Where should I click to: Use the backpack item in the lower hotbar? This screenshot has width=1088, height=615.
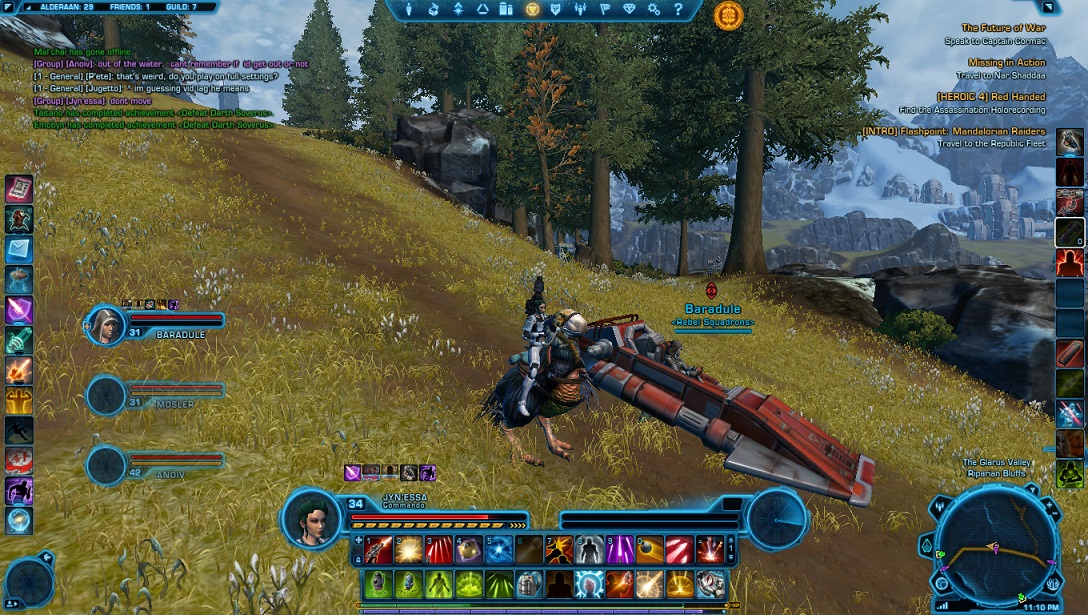[530, 583]
